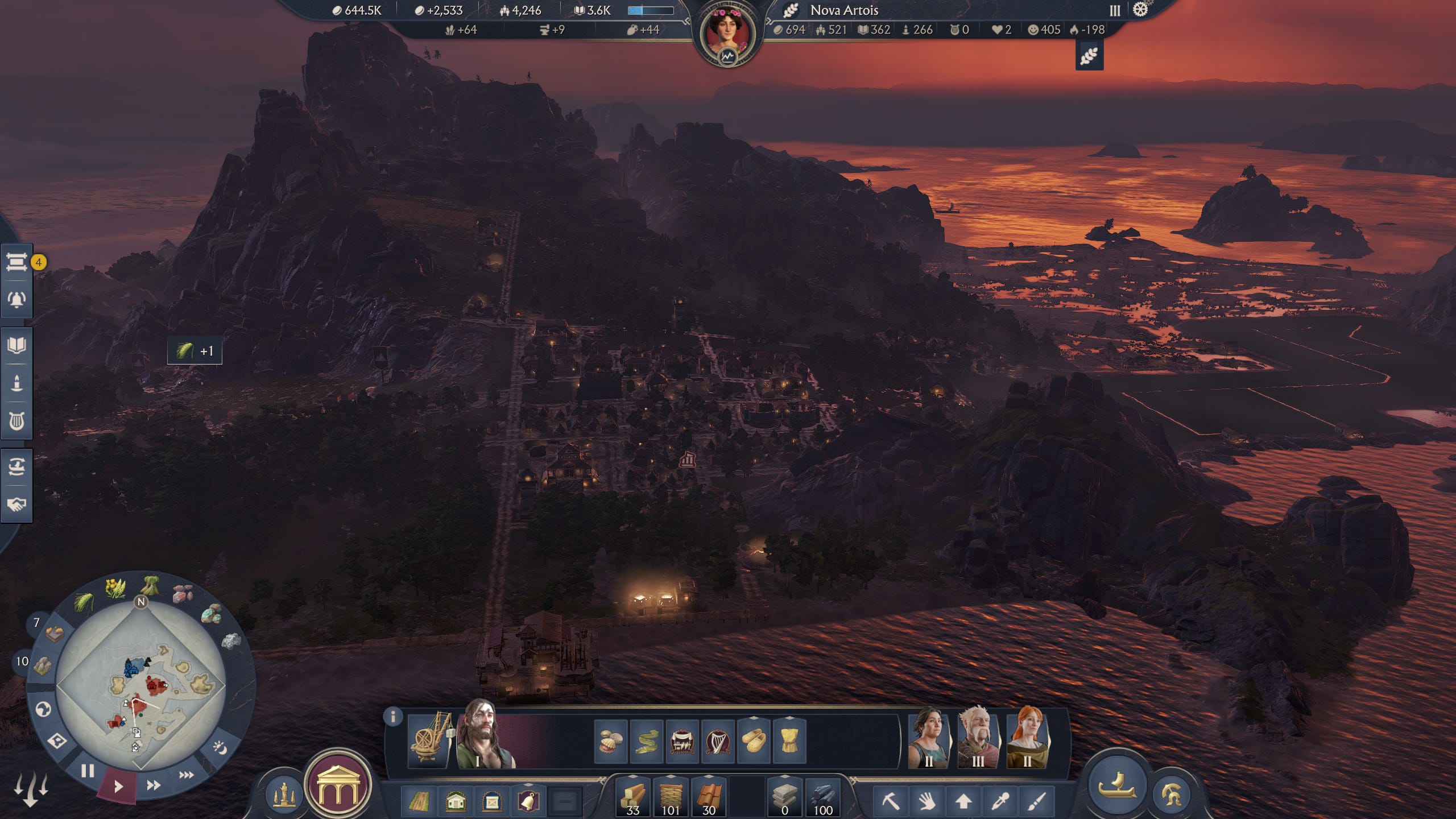Viewport: 1456px width, 819px height.
Task: Select the tier III bearded elder portrait
Action: (977, 738)
